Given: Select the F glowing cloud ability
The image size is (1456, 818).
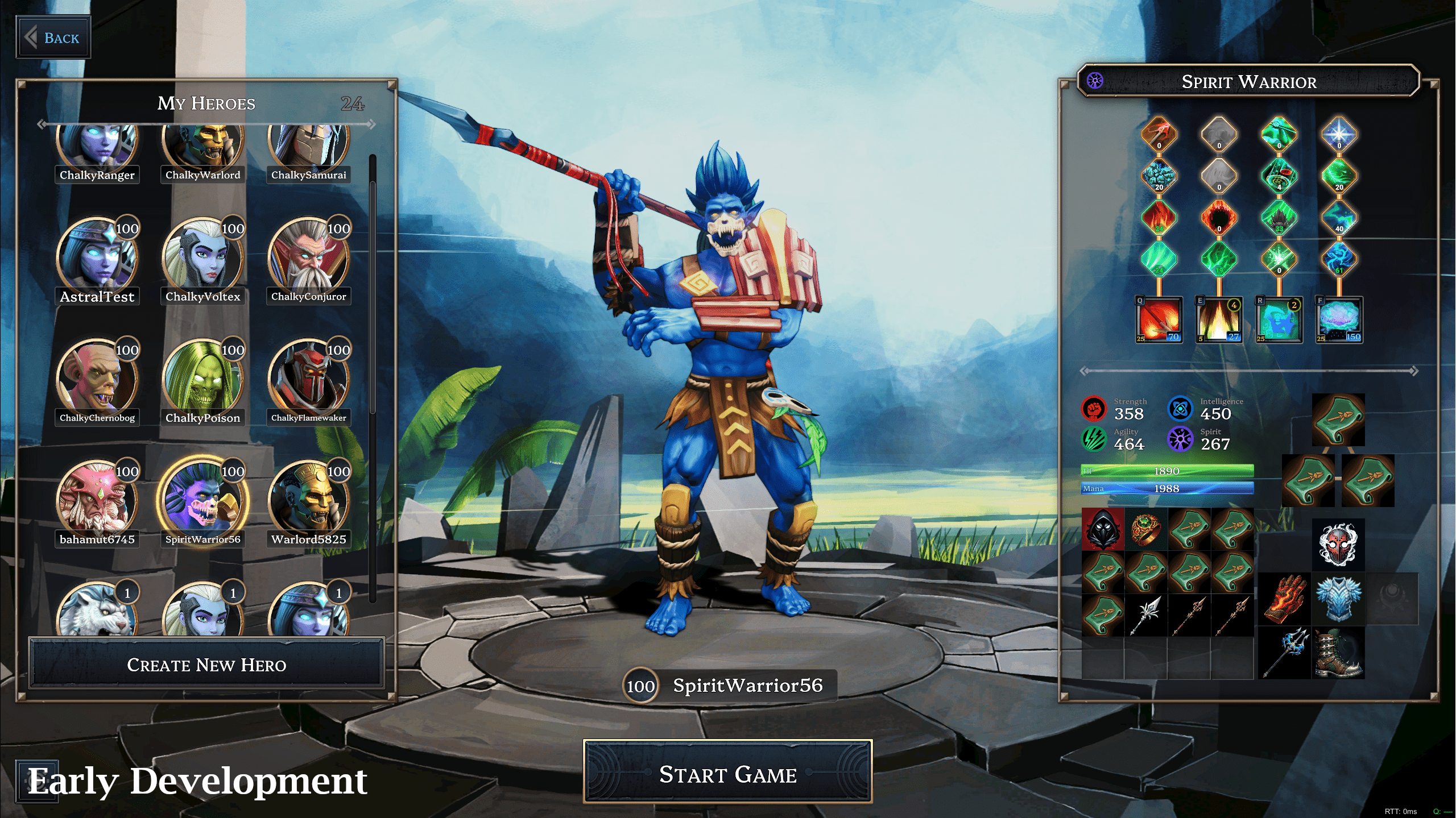Looking at the screenshot, I should 1339,319.
